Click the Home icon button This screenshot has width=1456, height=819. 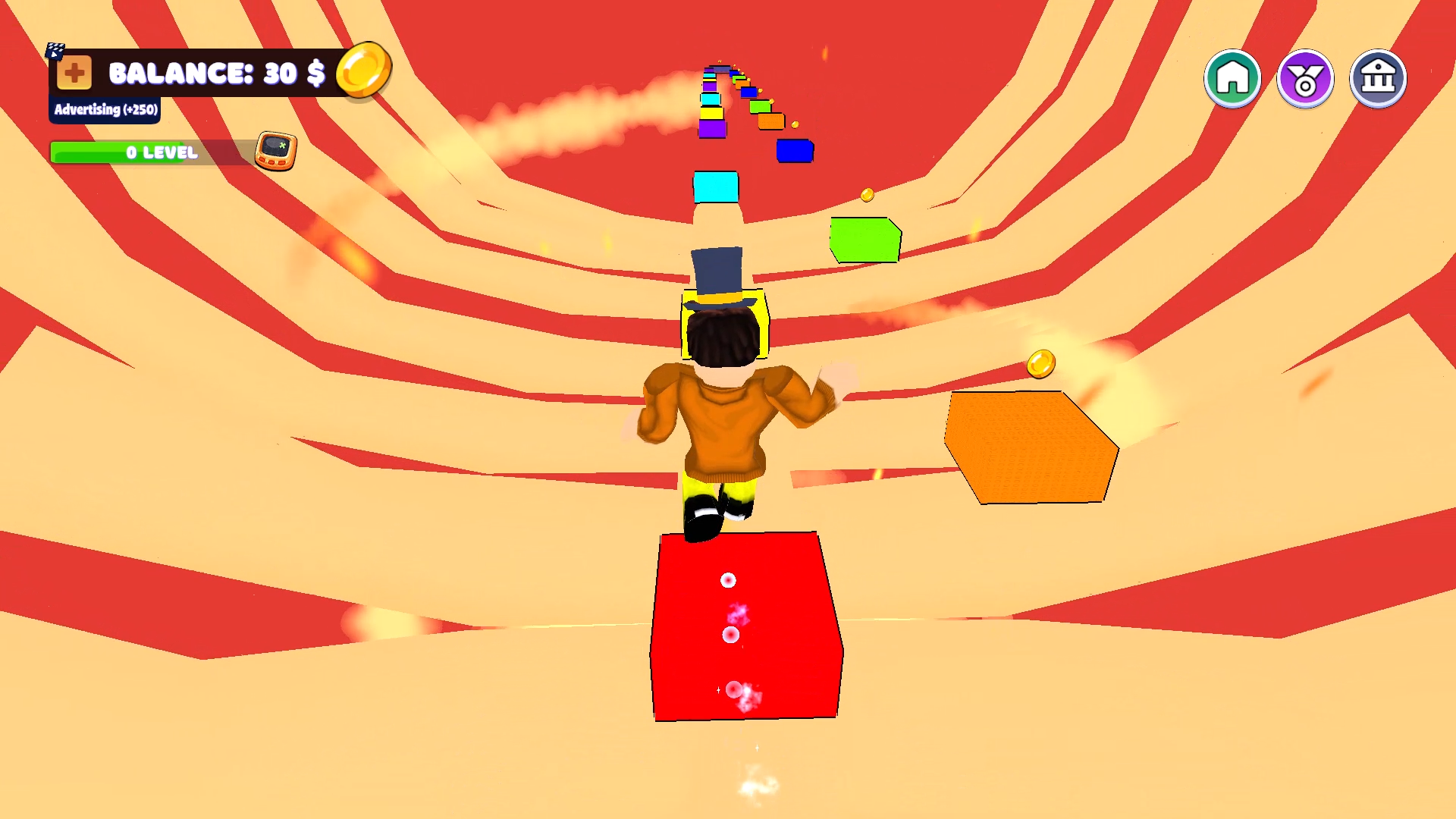[x=1232, y=77]
